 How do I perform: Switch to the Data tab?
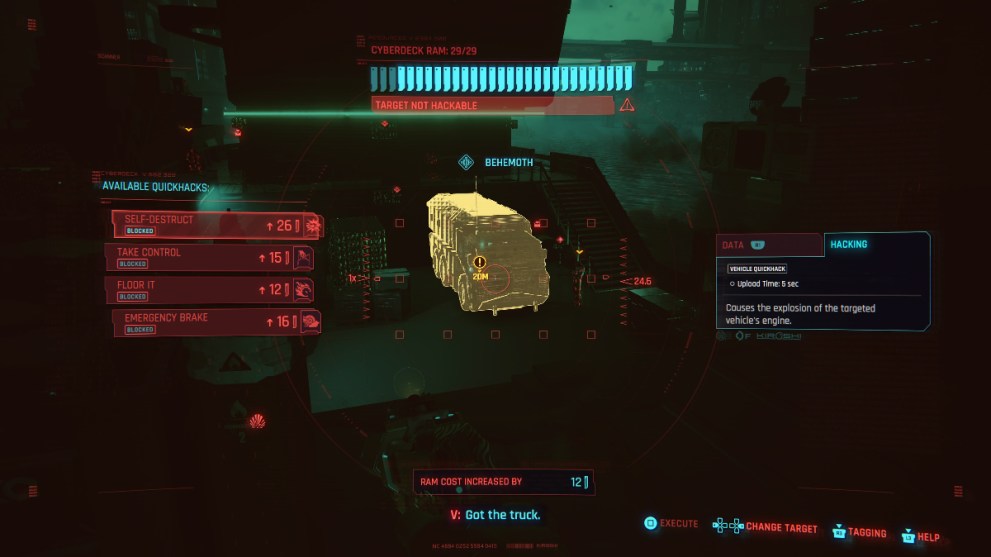(x=768, y=244)
